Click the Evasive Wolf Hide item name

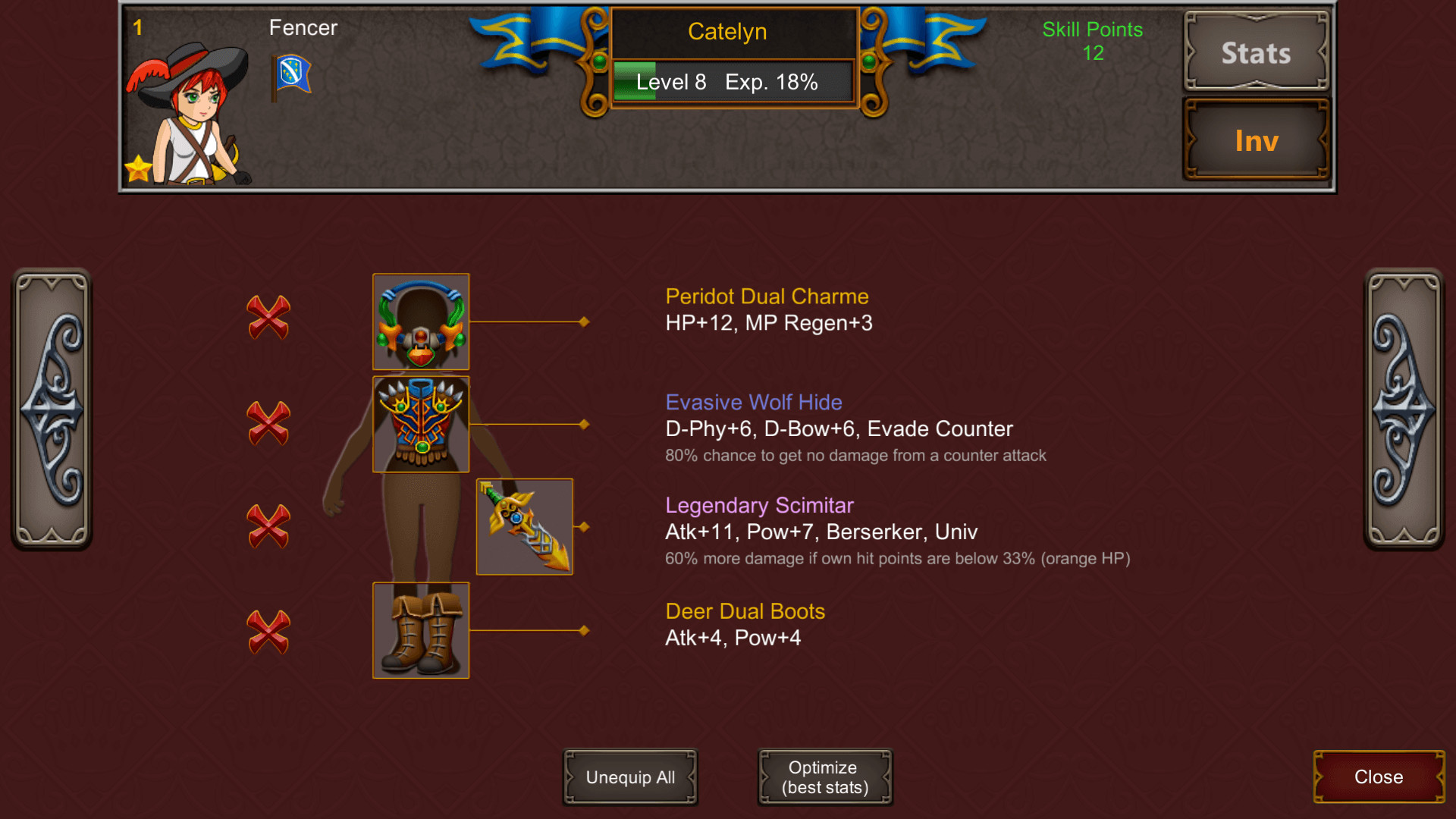tap(753, 403)
